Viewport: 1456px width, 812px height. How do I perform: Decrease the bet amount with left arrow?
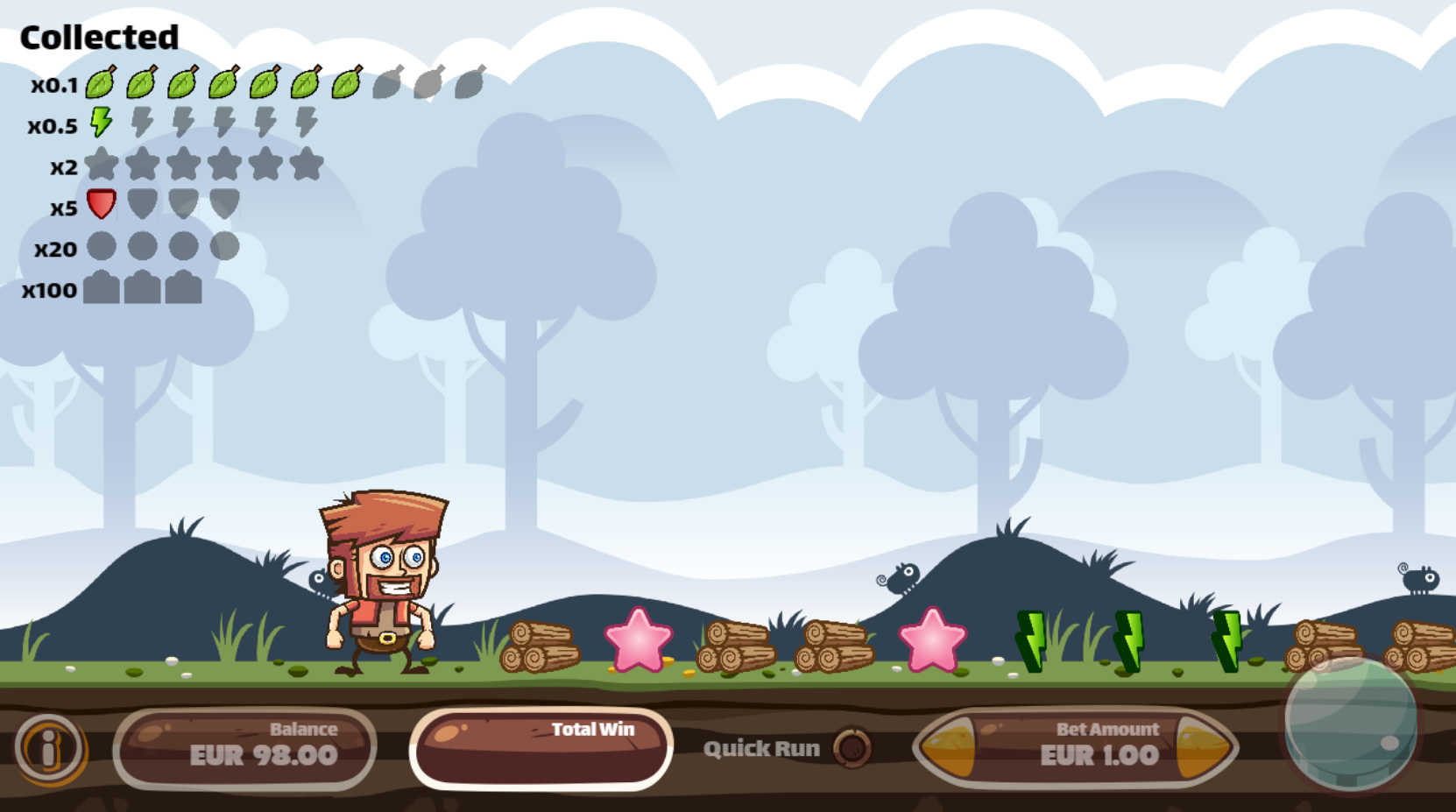point(947,748)
